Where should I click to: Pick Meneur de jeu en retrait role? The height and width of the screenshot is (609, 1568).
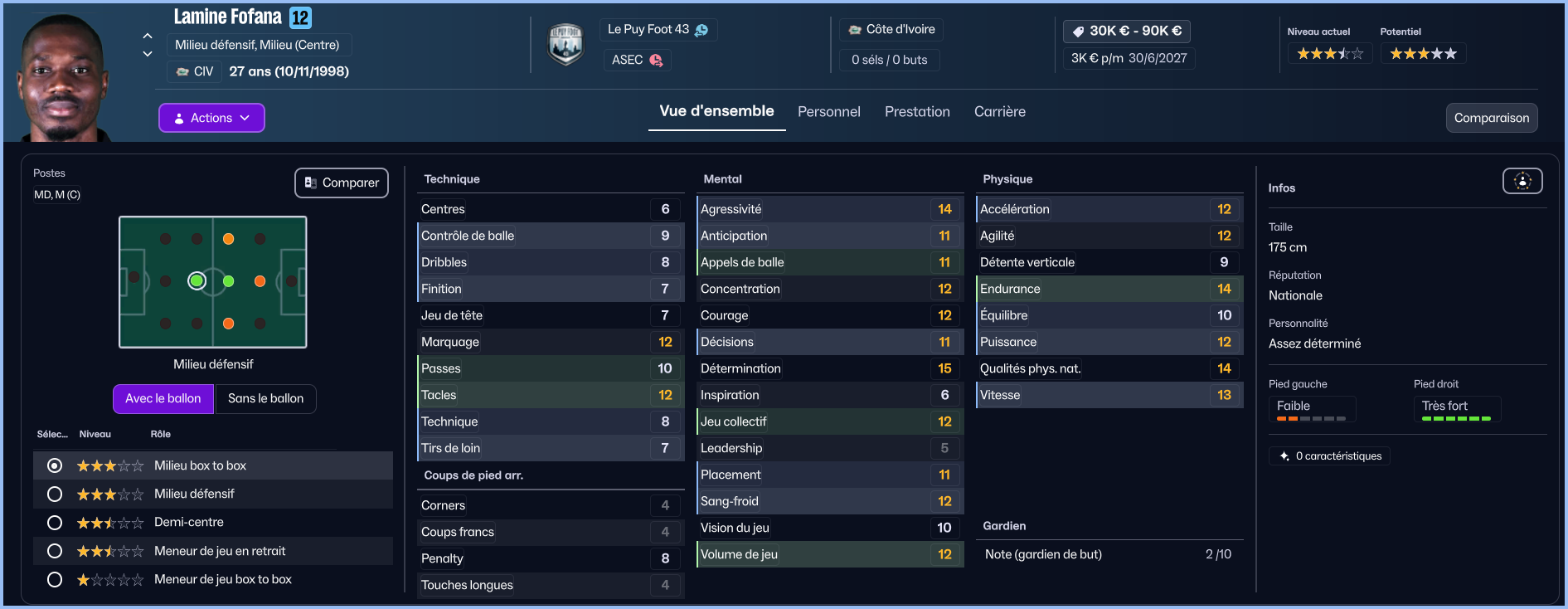55,551
